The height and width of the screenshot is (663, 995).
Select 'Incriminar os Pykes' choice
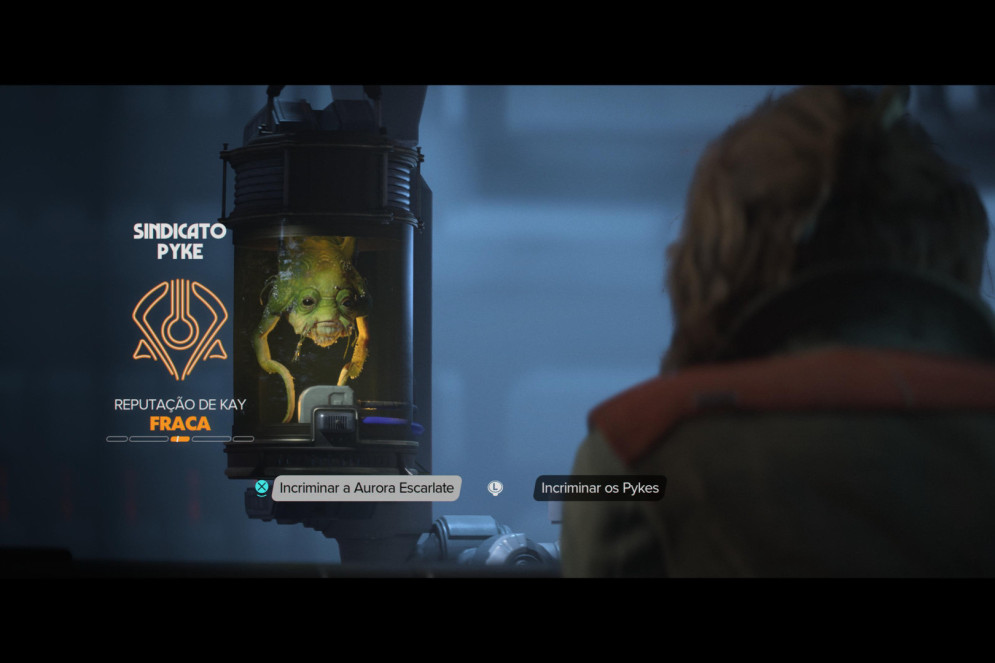pos(599,488)
